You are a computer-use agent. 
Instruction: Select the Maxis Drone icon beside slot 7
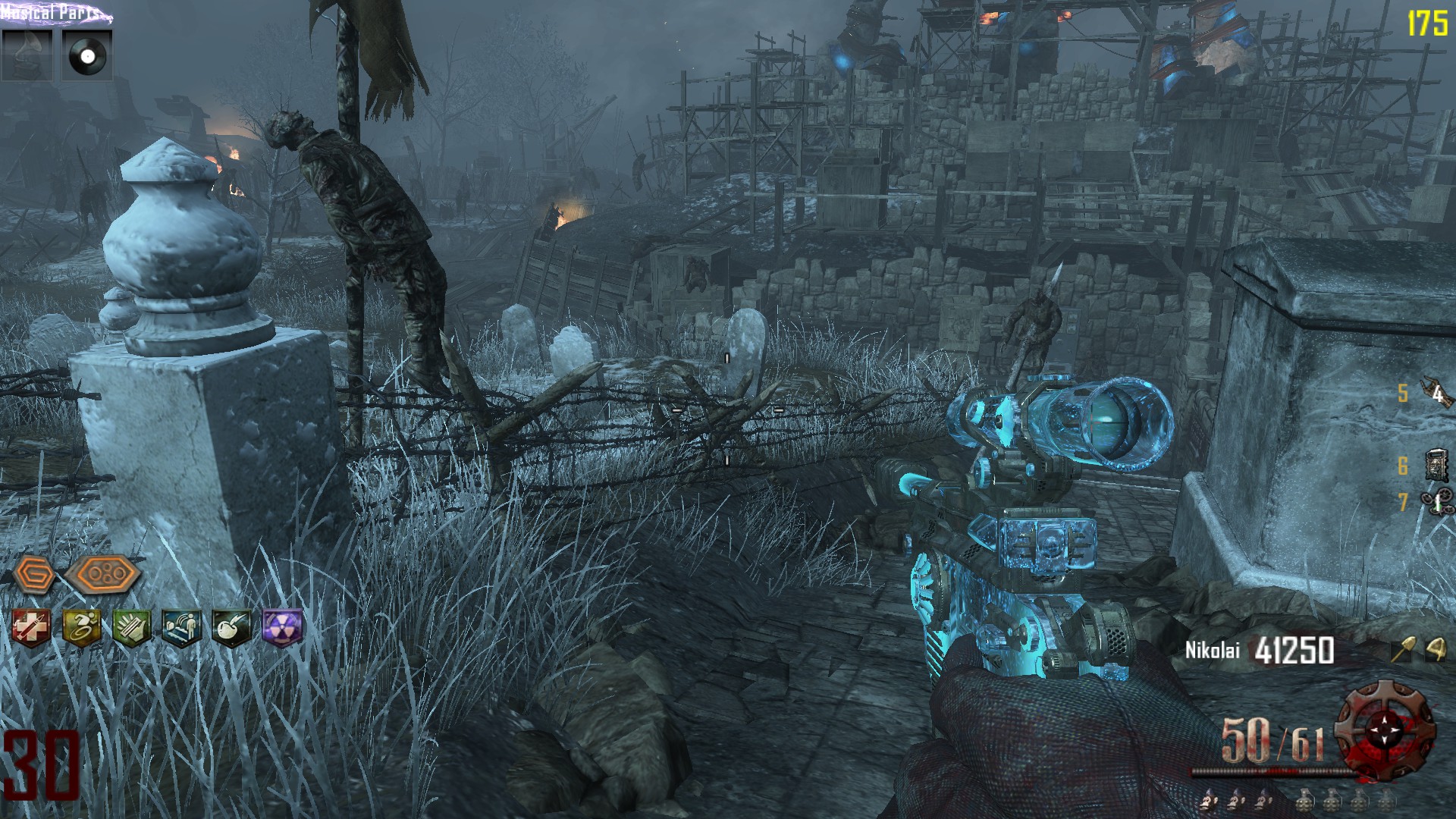pos(1437,502)
